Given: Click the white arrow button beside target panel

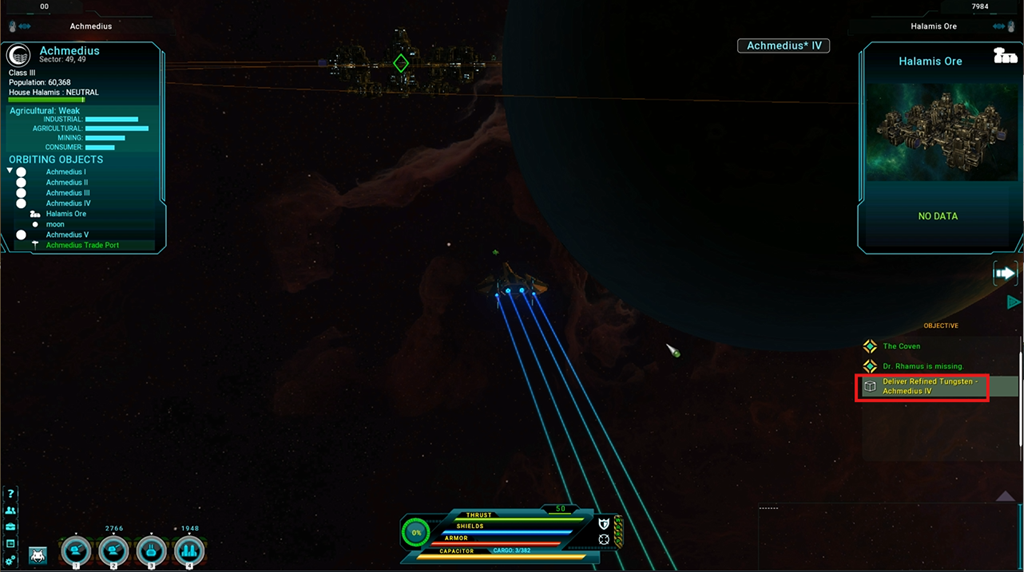Looking at the screenshot, I should pos(1004,273).
